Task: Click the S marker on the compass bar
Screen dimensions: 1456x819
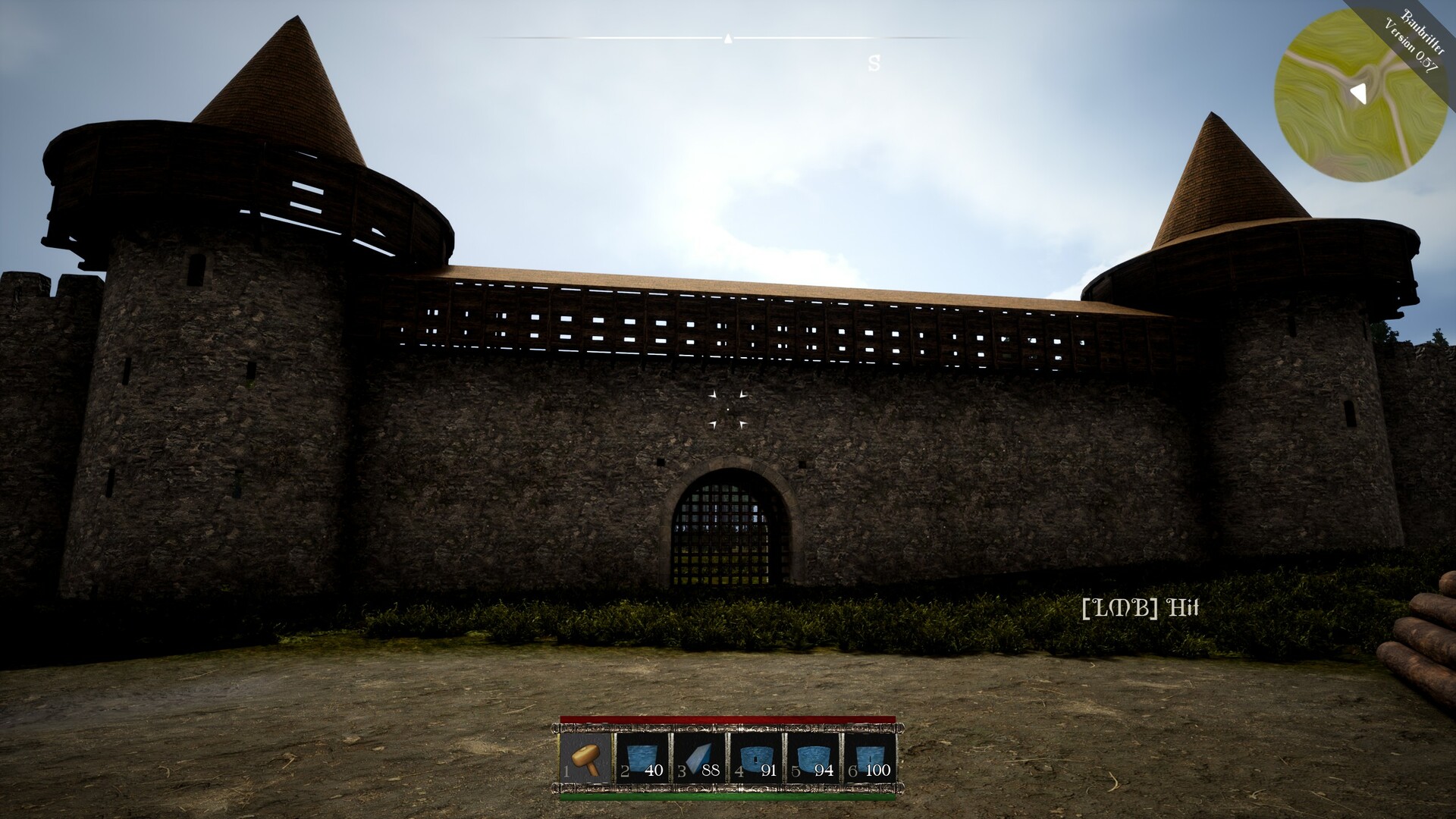Action: [x=874, y=64]
